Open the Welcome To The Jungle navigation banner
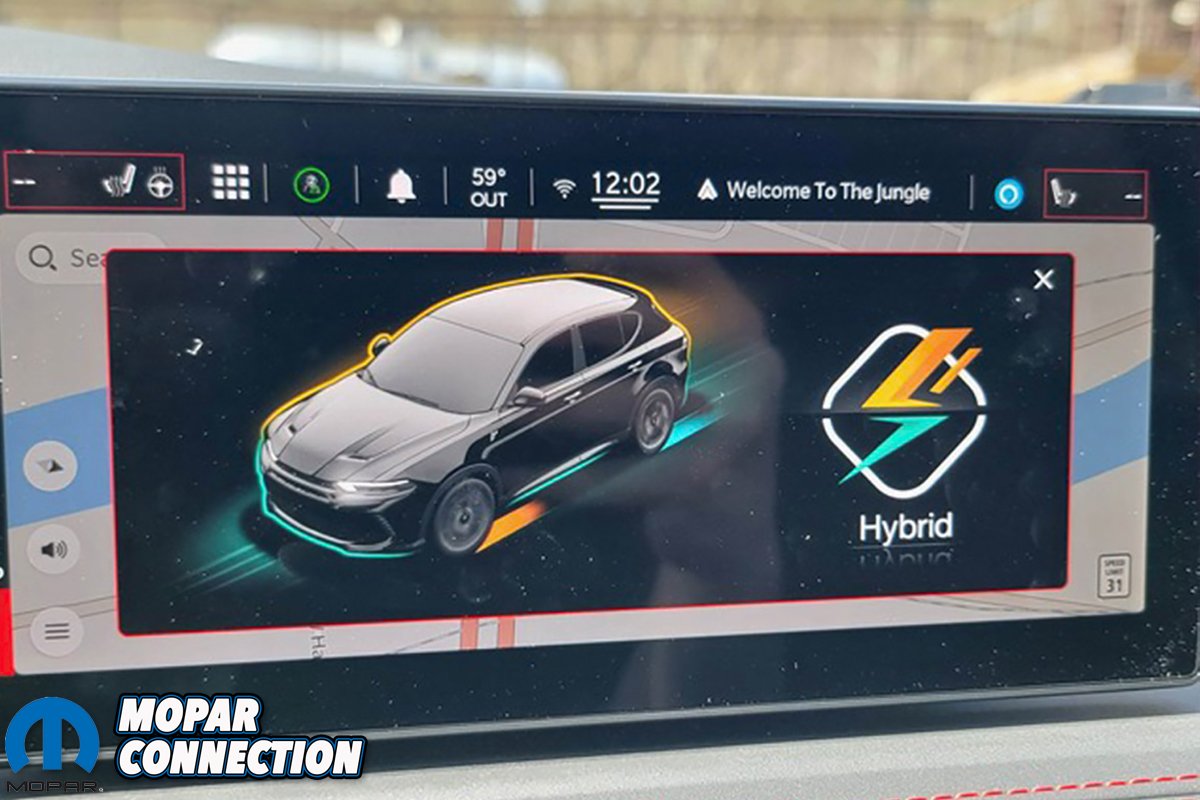This screenshot has width=1200, height=800. click(815, 190)
